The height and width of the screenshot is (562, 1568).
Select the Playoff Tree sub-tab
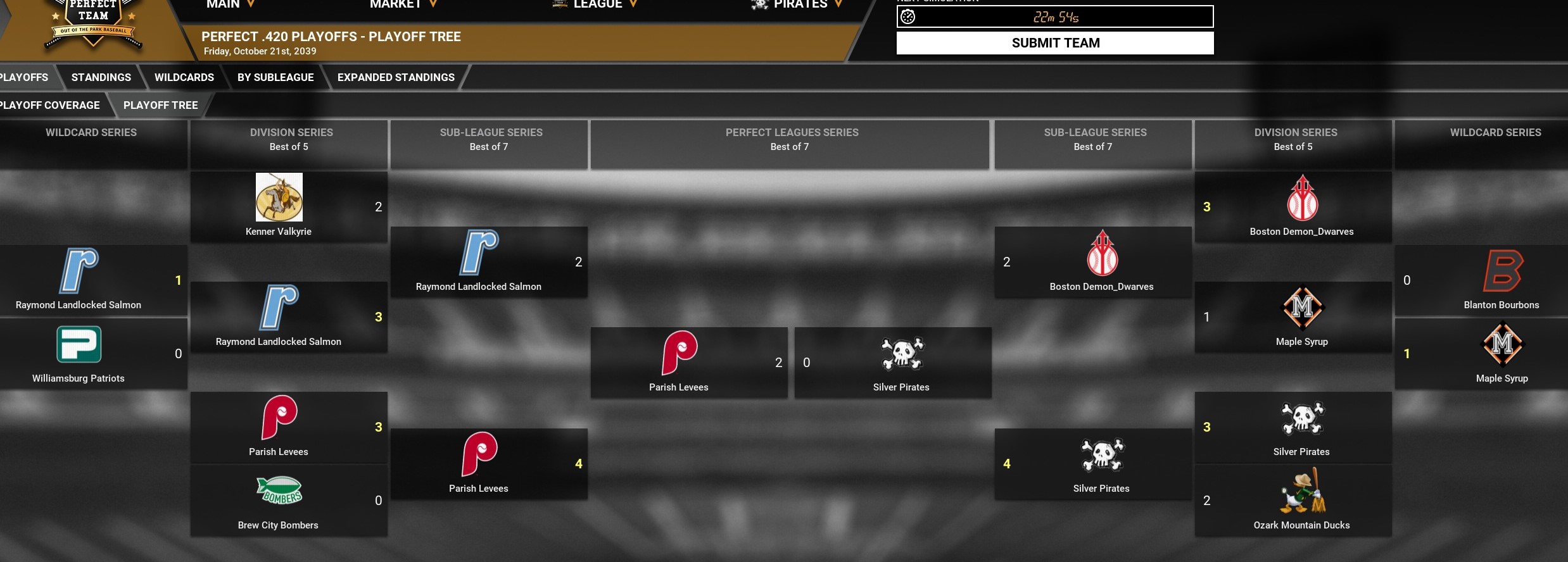(x=160, y=105)
